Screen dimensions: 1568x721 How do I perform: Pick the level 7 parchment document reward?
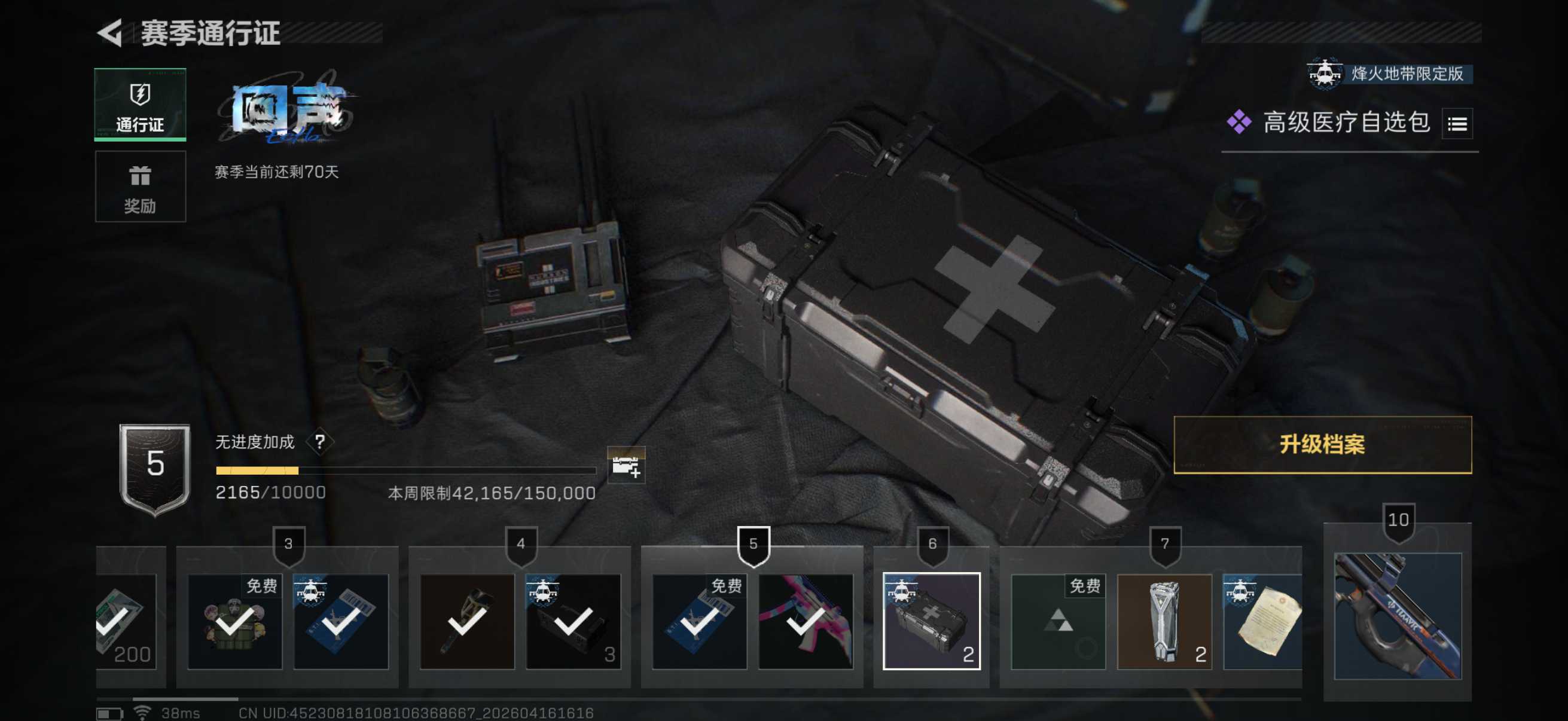click(x=1262, y=621)
